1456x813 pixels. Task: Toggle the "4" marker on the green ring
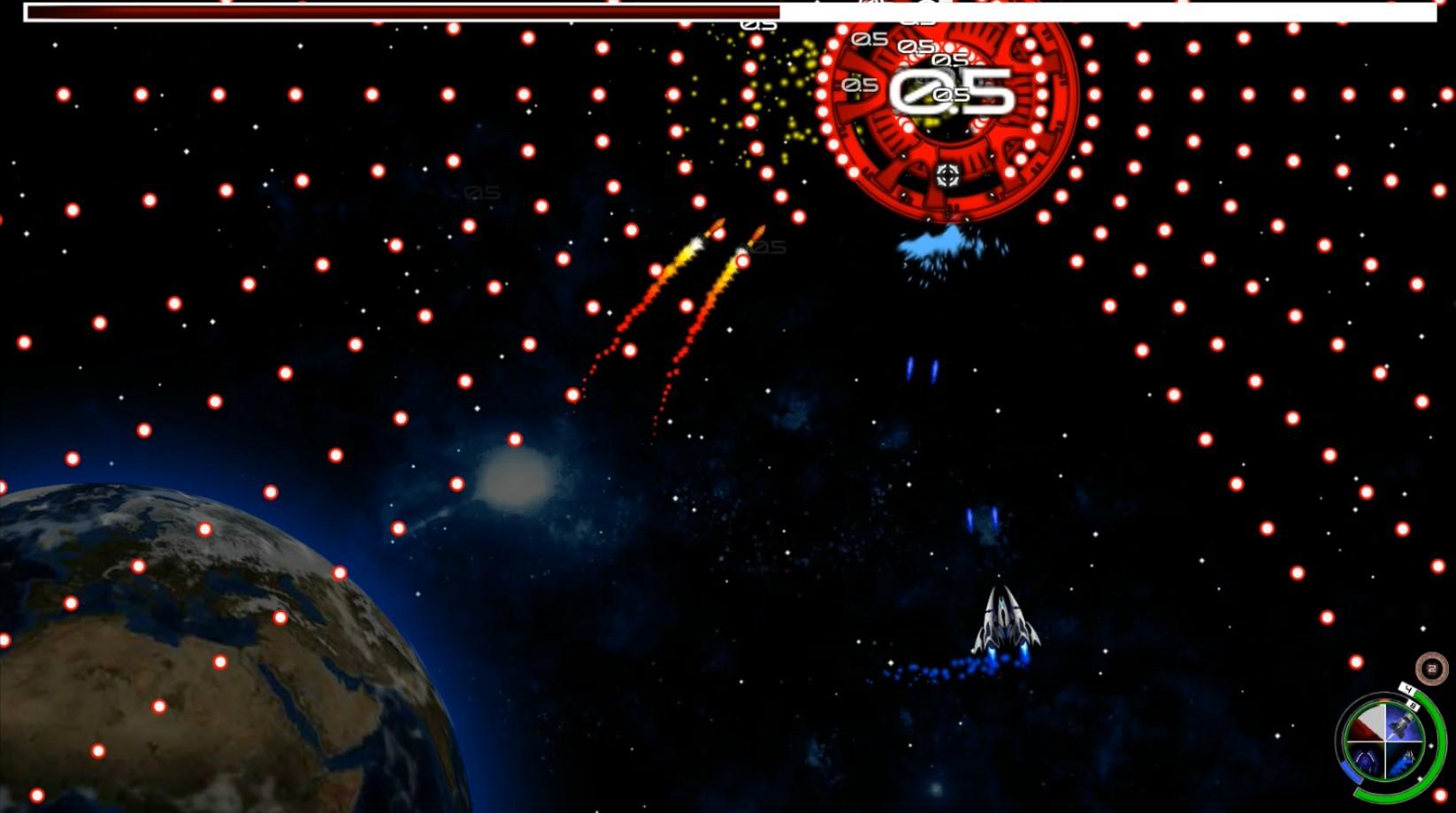pyautogui.click(x=1407, y=687)
